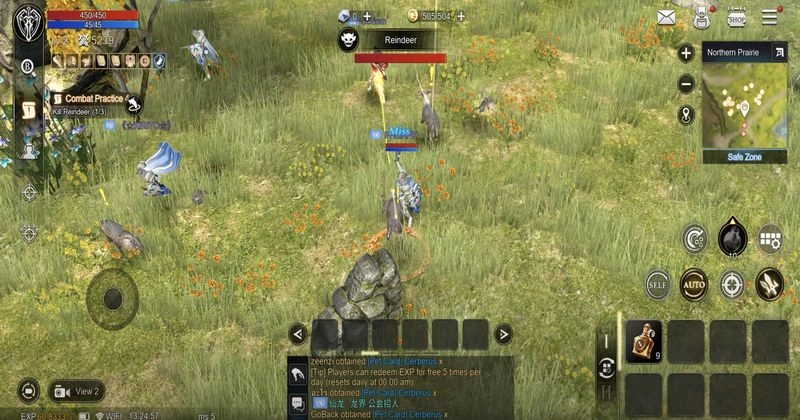Open the SHOP button
Viewport: 800px width, 420px height.
click(x=737, y=17)
